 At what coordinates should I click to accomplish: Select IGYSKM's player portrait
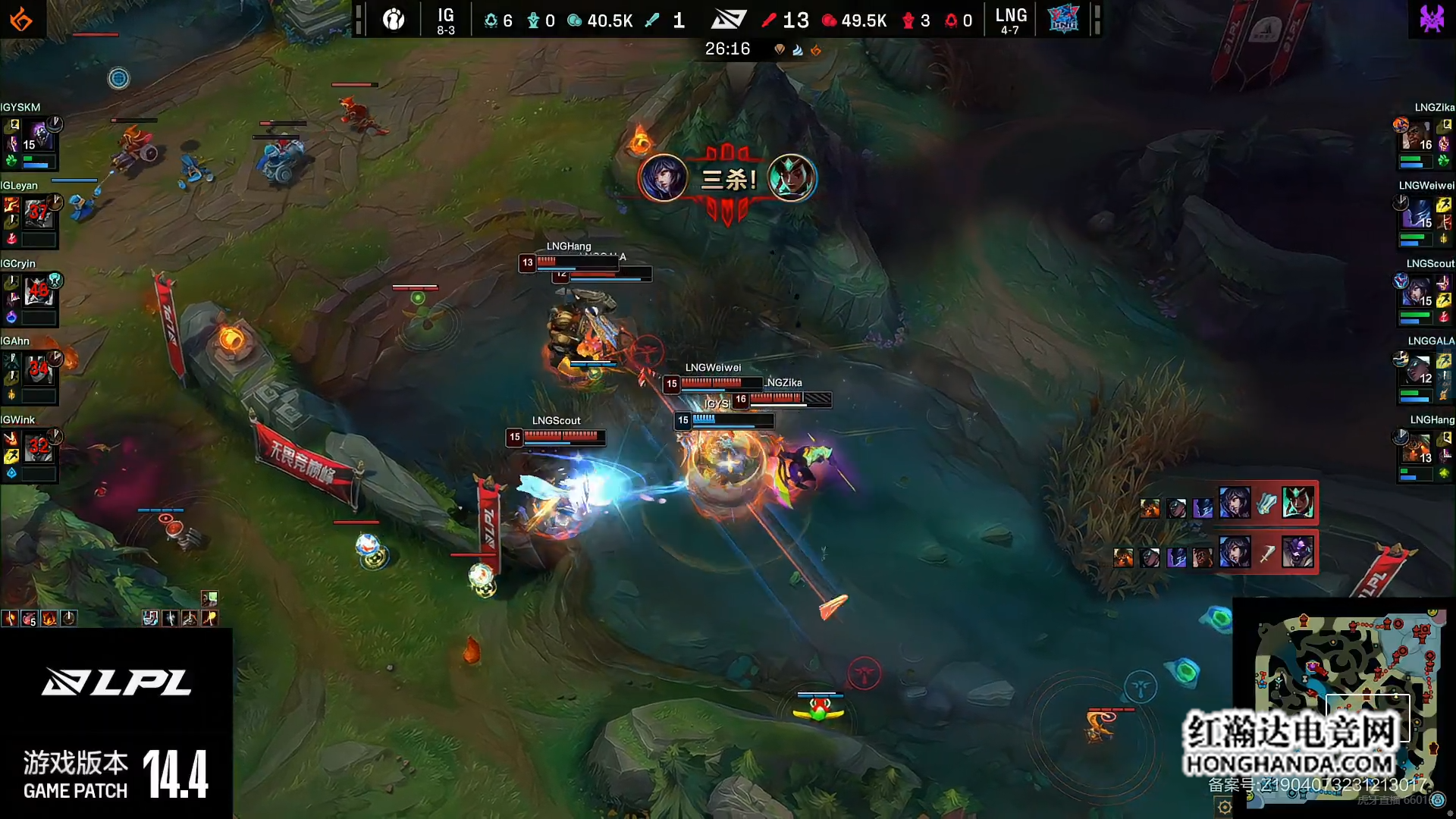(x=38, y=137)
